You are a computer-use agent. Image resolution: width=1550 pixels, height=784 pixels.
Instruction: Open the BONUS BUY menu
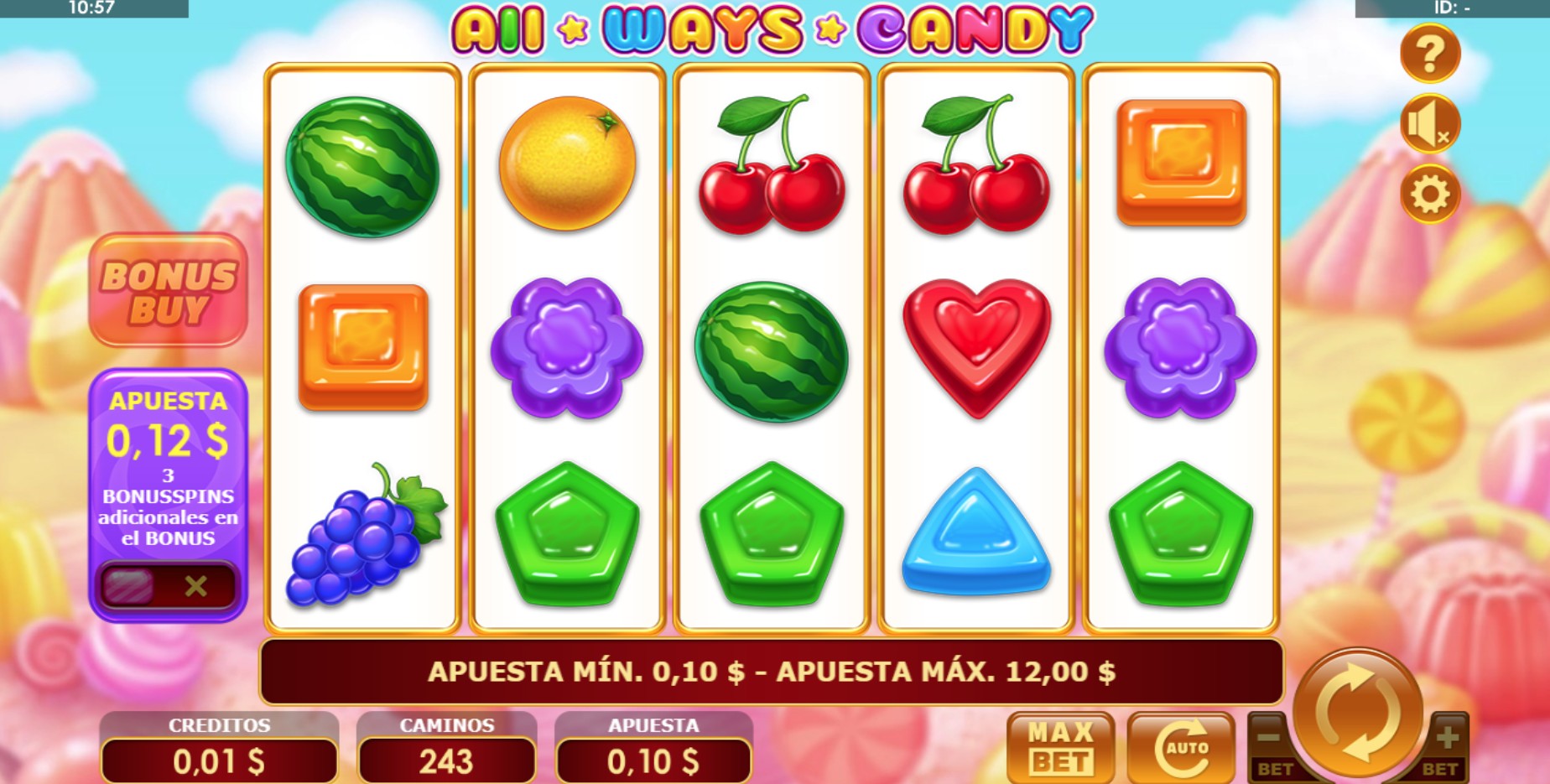[167, 290]
